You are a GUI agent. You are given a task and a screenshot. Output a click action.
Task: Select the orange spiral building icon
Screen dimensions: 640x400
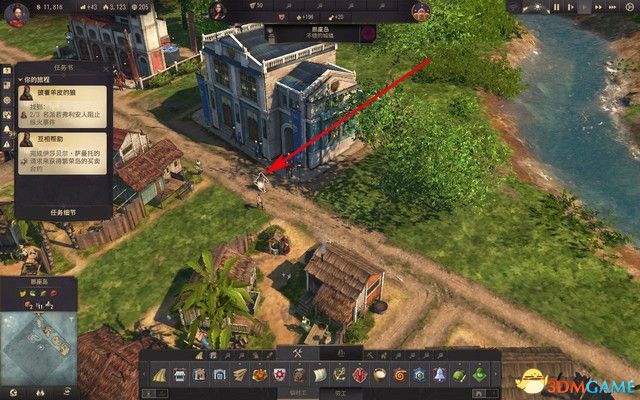[x=399, y=374]
